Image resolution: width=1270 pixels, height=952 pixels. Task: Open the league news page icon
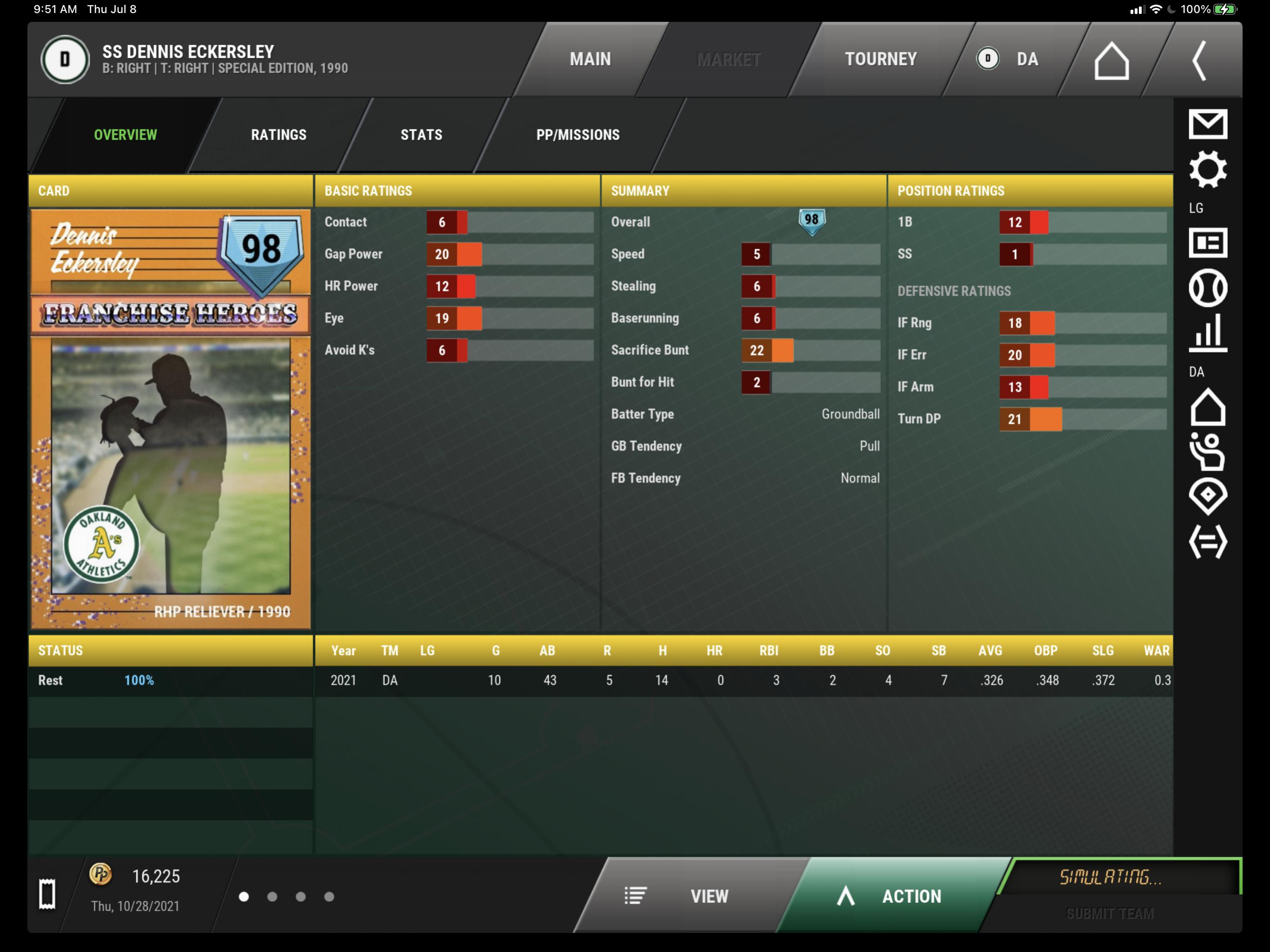pos(1207,243)
